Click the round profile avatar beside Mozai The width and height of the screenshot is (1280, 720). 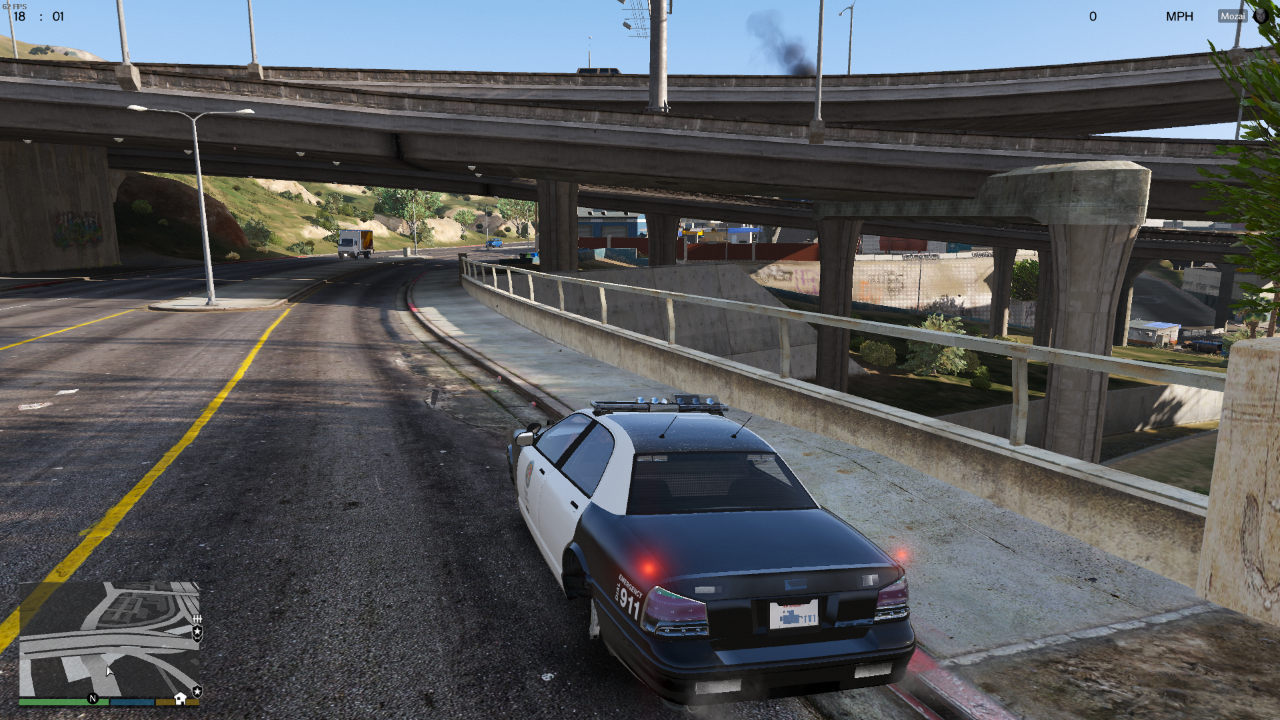point(1260,16)
